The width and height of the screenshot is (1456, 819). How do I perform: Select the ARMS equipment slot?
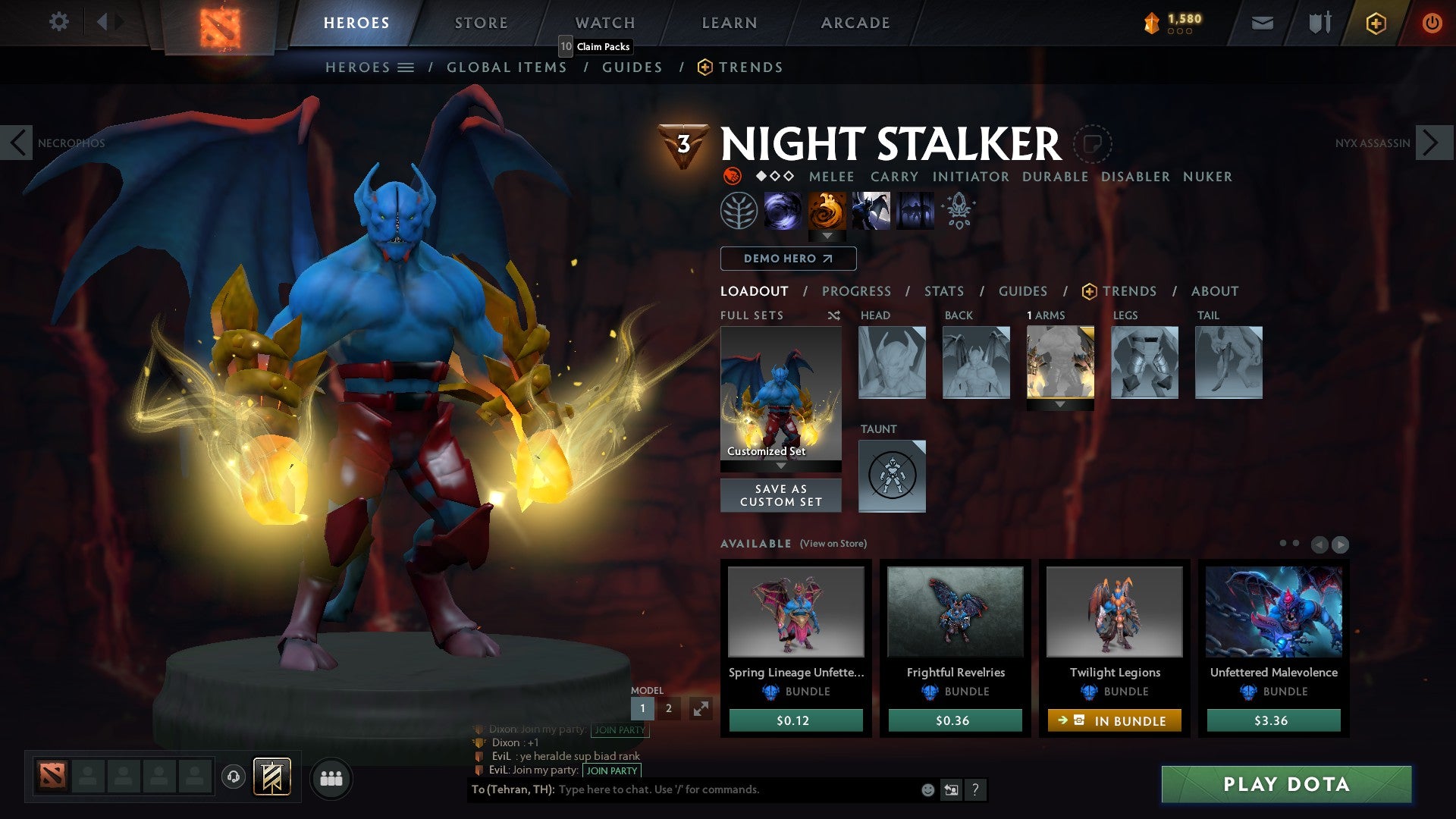(1060, 362)
